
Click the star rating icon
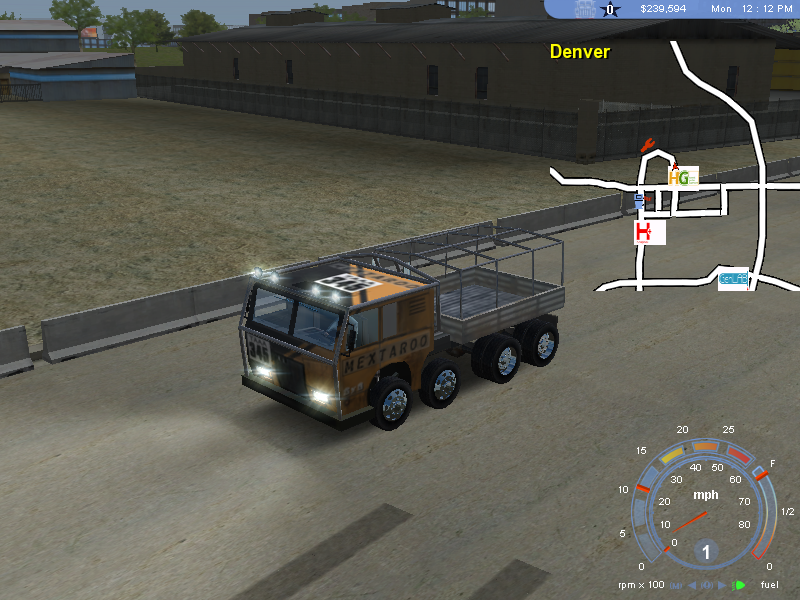pos(610,10)
